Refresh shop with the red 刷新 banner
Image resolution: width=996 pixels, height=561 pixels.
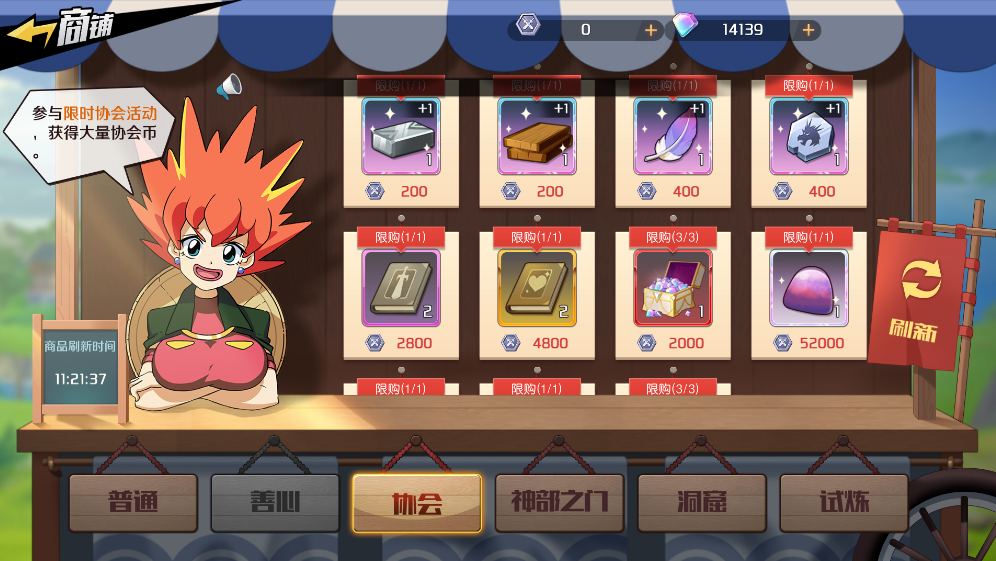coord(920,298)
